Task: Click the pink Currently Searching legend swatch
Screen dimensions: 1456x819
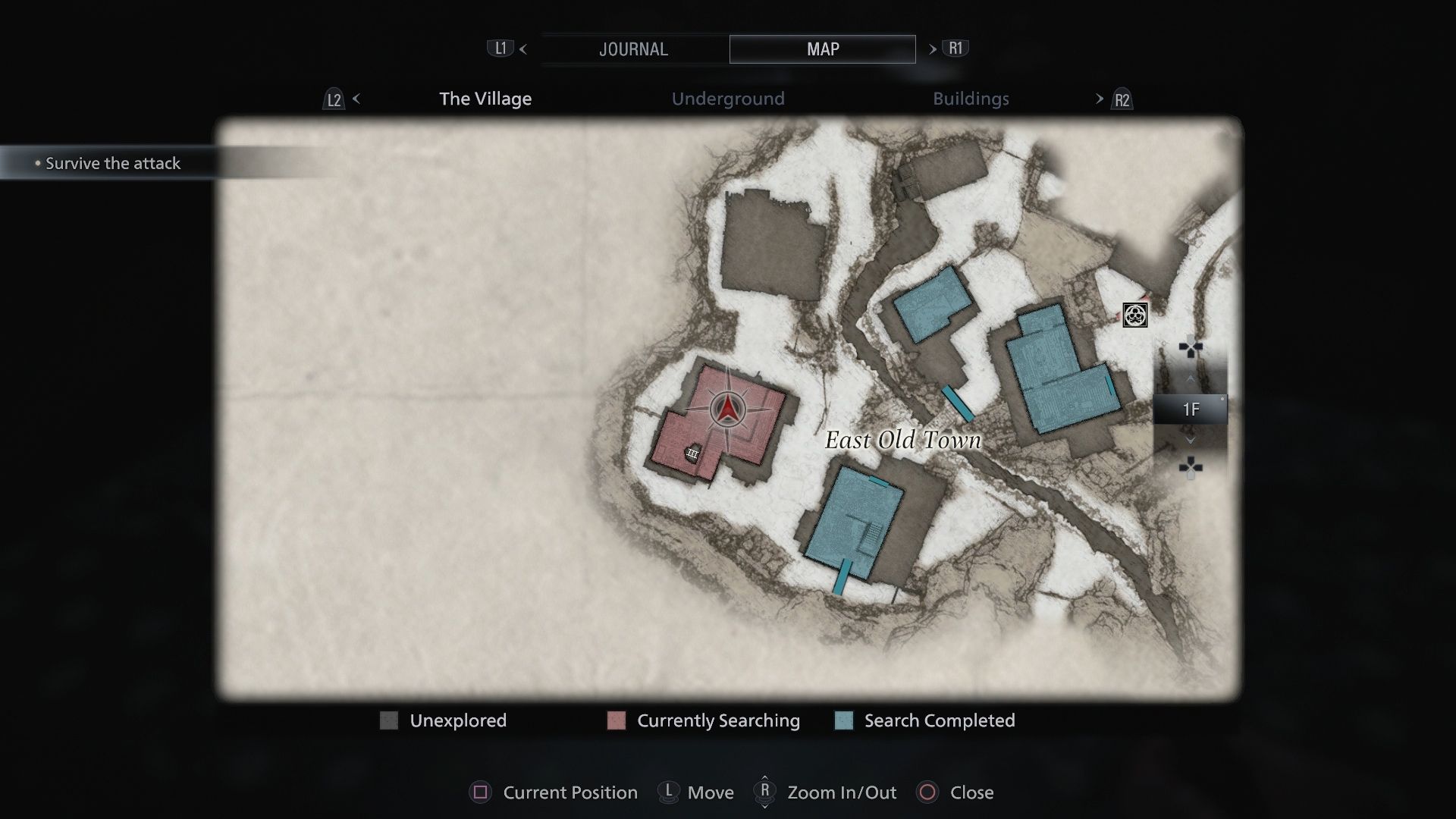Action: 615,720
